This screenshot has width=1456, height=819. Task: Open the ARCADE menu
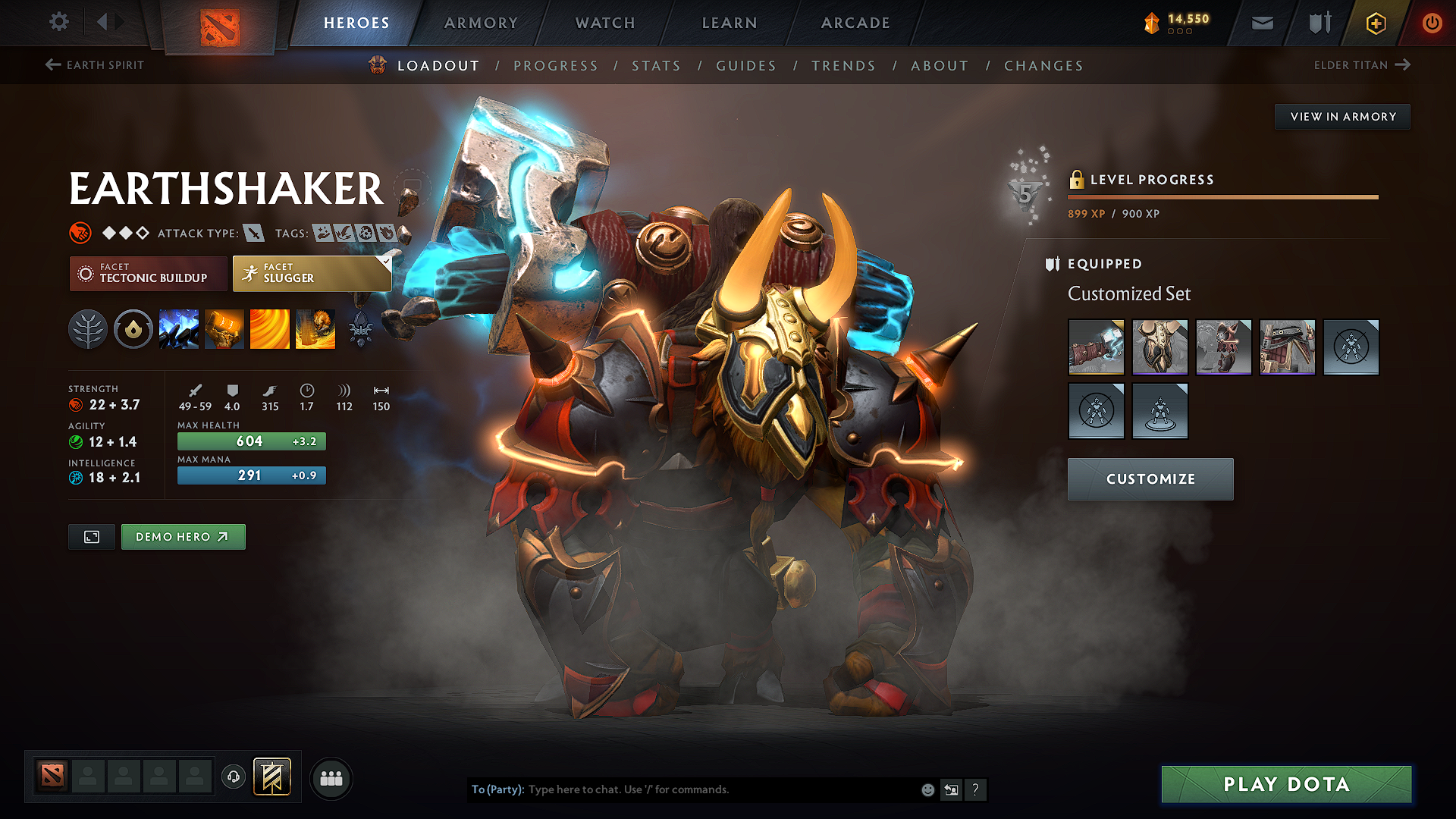coord(855,23)
